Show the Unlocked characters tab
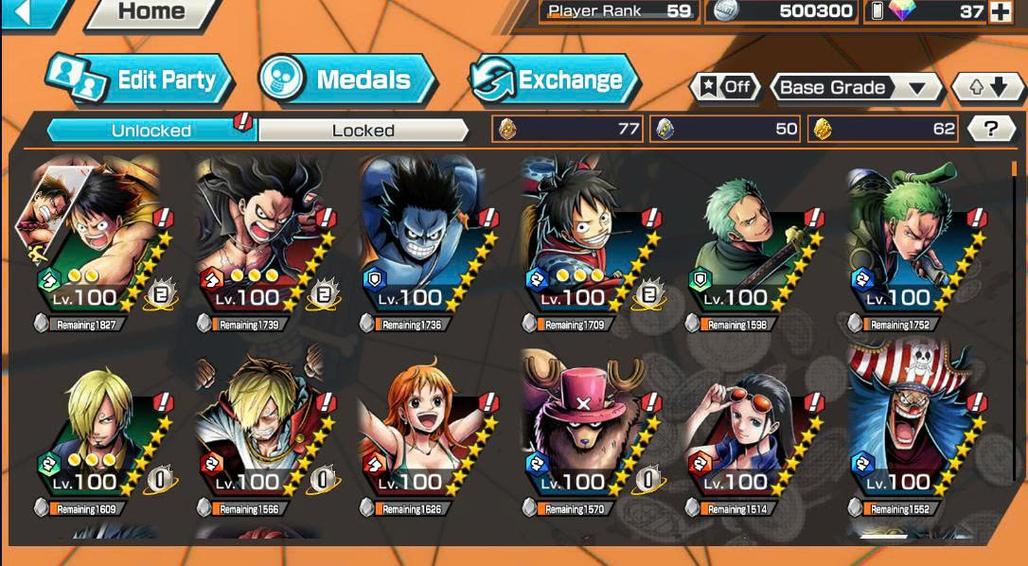This screenshot has width=1028, height=566. click(x=152, y=130)
